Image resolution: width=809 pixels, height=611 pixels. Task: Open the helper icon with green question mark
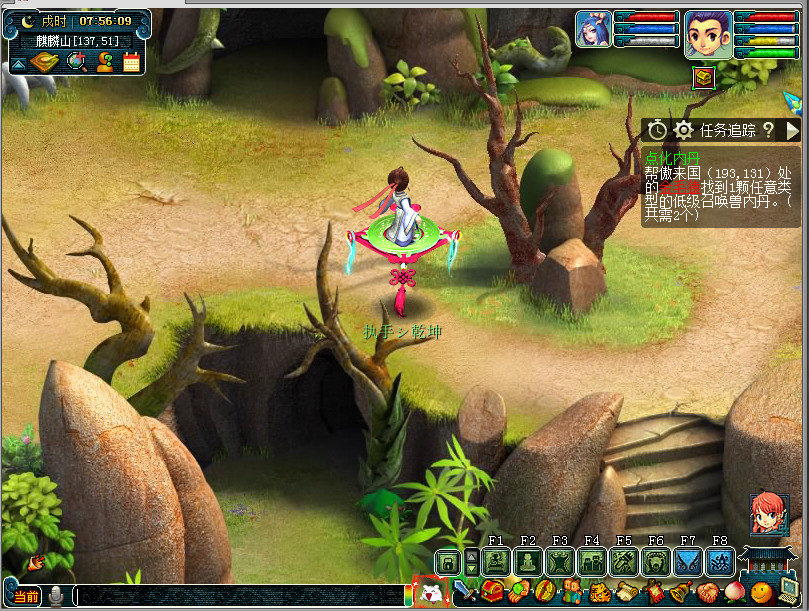[104, 62]
